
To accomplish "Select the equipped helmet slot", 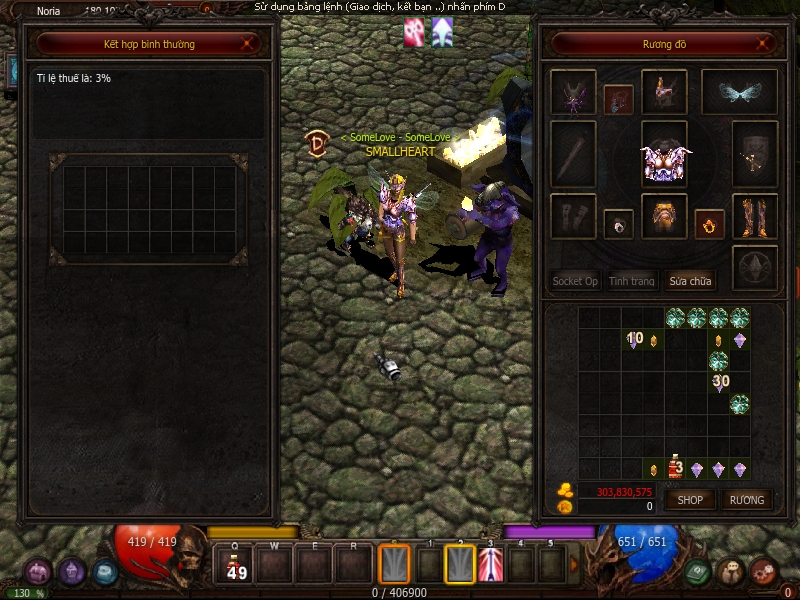I will (664, 93).
